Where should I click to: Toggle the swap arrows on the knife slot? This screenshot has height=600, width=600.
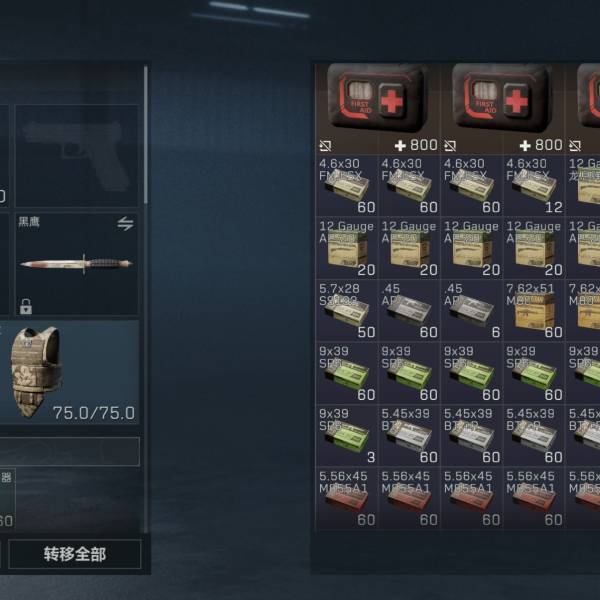(x=125, y=224)
